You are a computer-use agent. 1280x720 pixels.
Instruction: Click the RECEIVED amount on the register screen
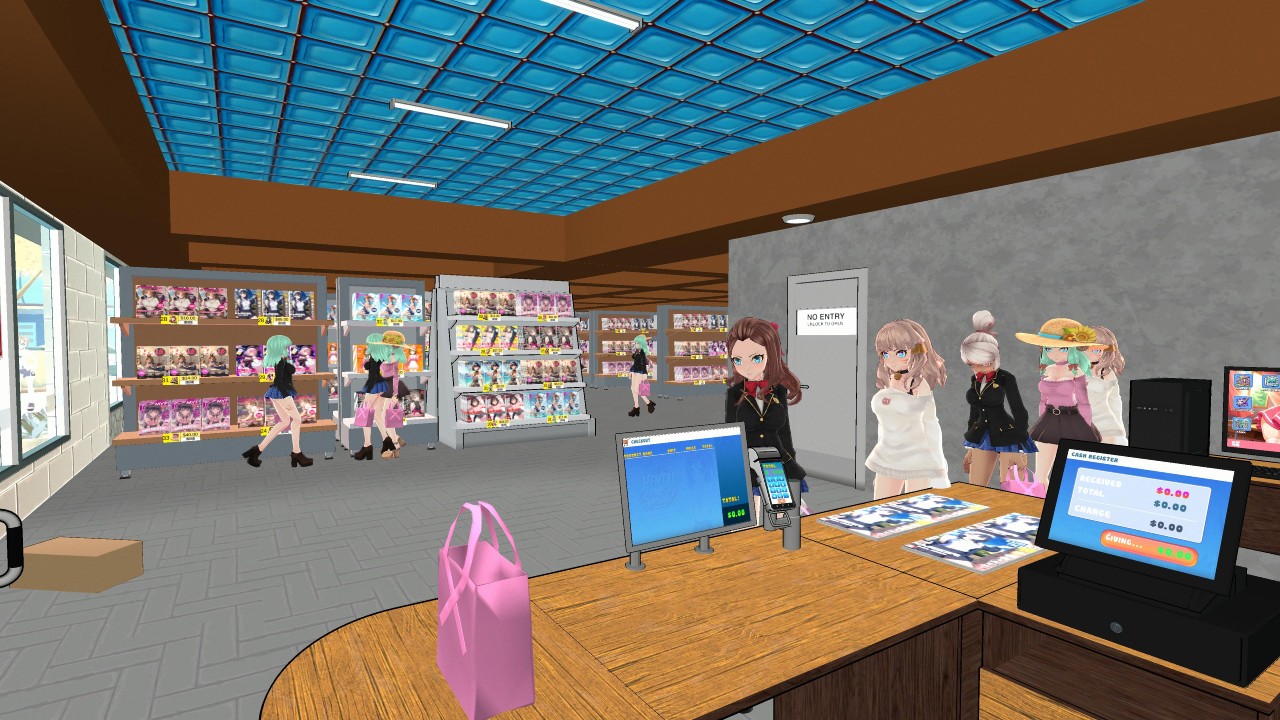click(x=1172, y=493)
